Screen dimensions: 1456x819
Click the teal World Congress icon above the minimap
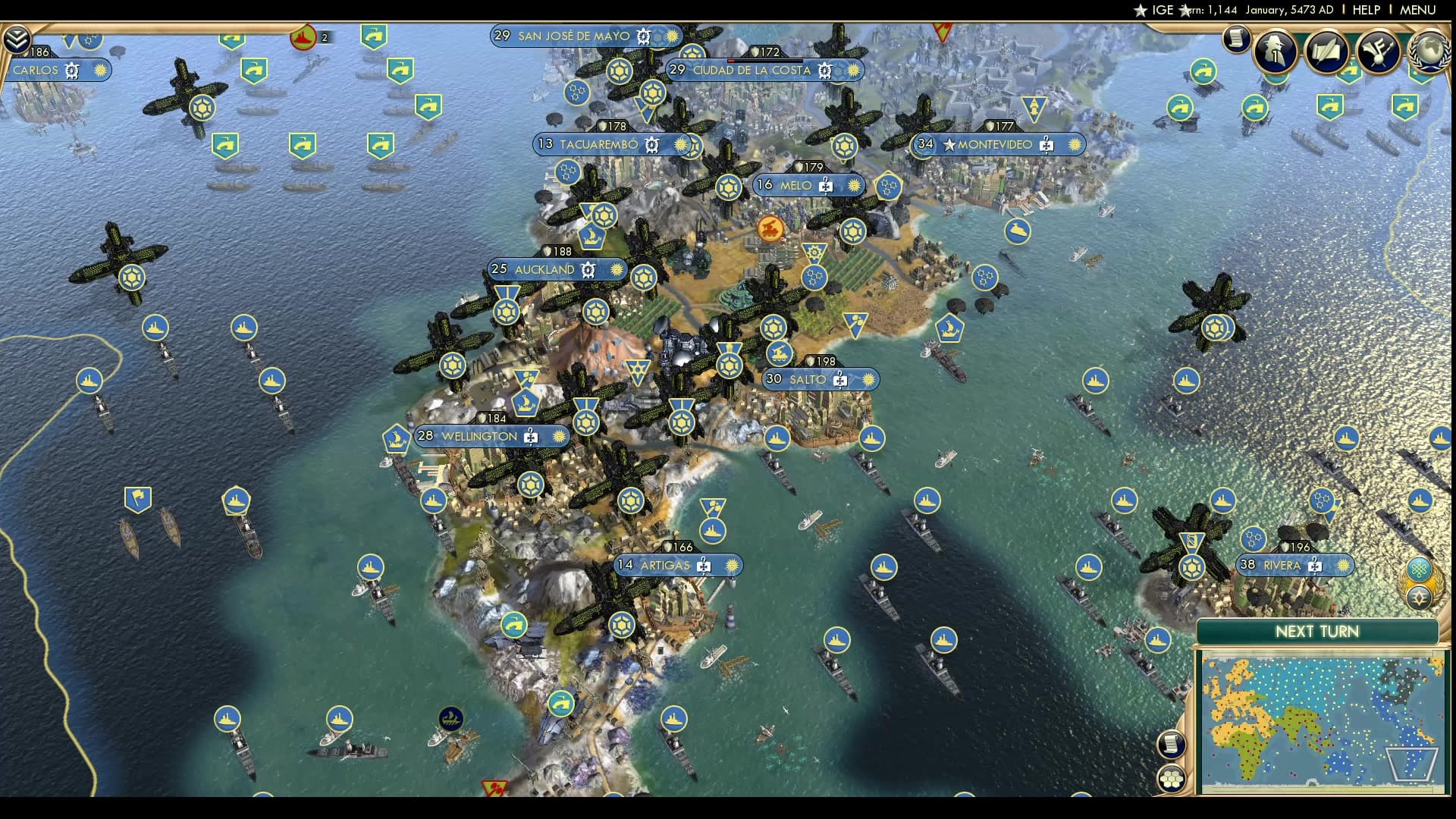click(1420, 568)
